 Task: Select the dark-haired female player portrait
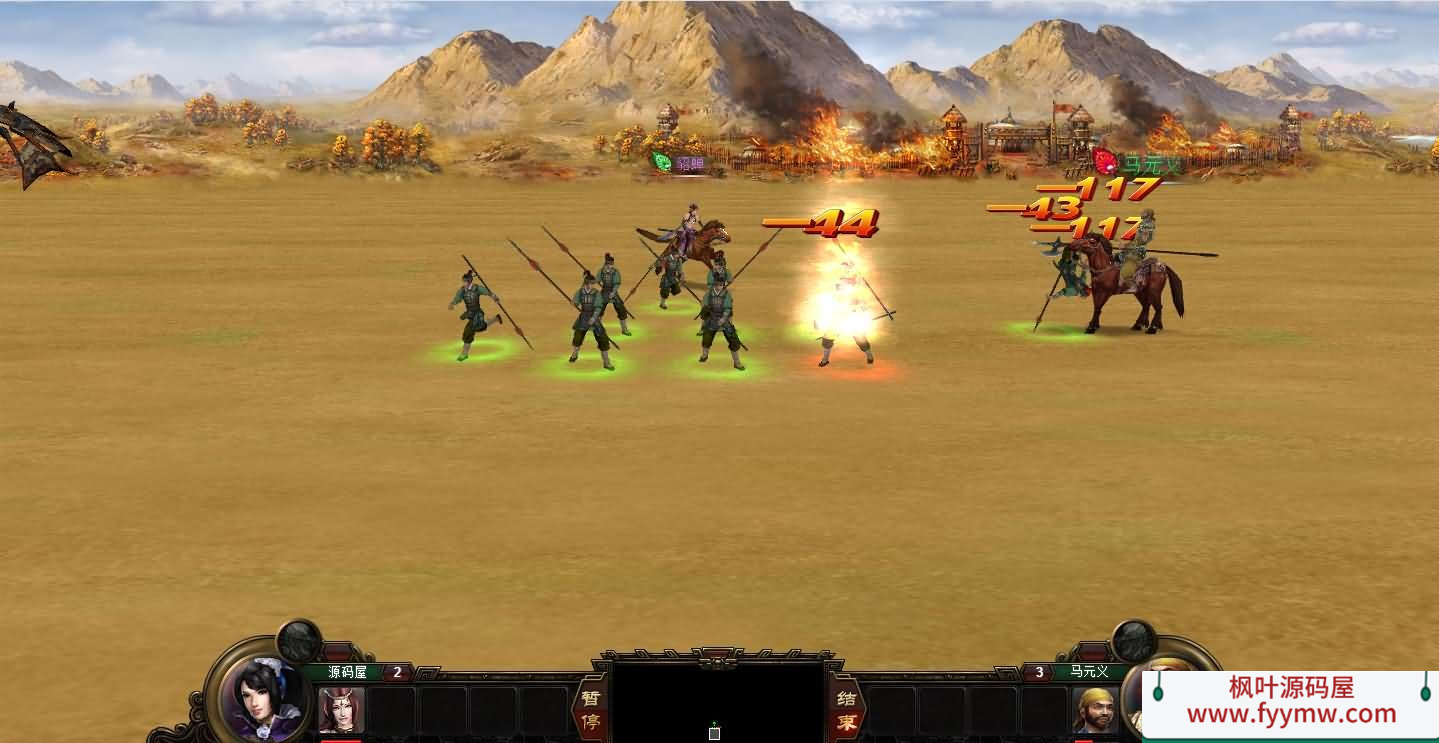coord(263,696)
